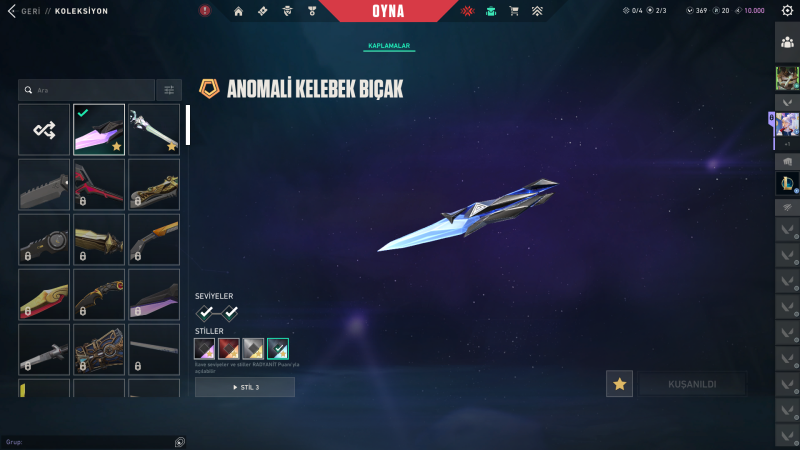Choose the white and teal sword skin
This screenshot has width=800, height=450.
(154, 129)
